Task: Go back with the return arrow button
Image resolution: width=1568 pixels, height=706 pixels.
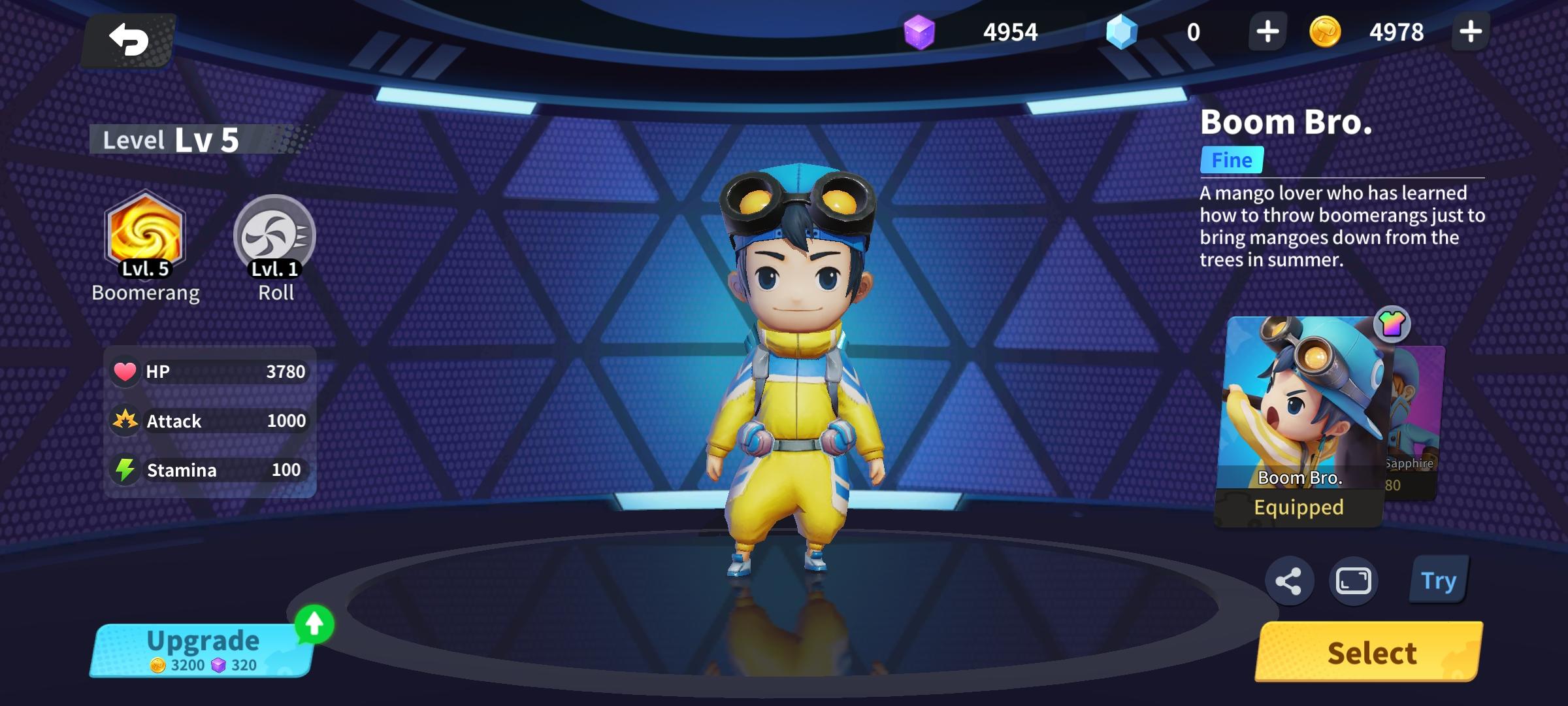Action: [x=129, y=40]
